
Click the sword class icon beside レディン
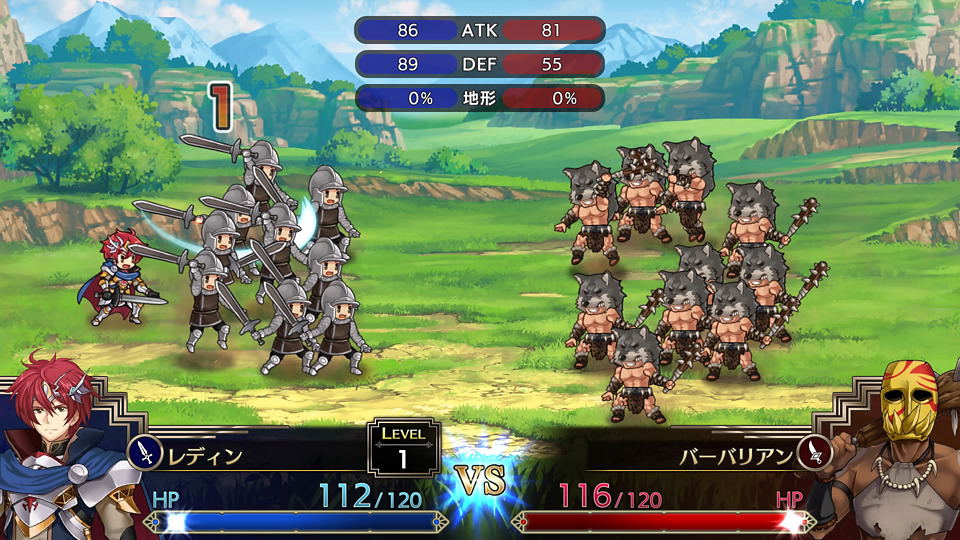pos(147,454)
